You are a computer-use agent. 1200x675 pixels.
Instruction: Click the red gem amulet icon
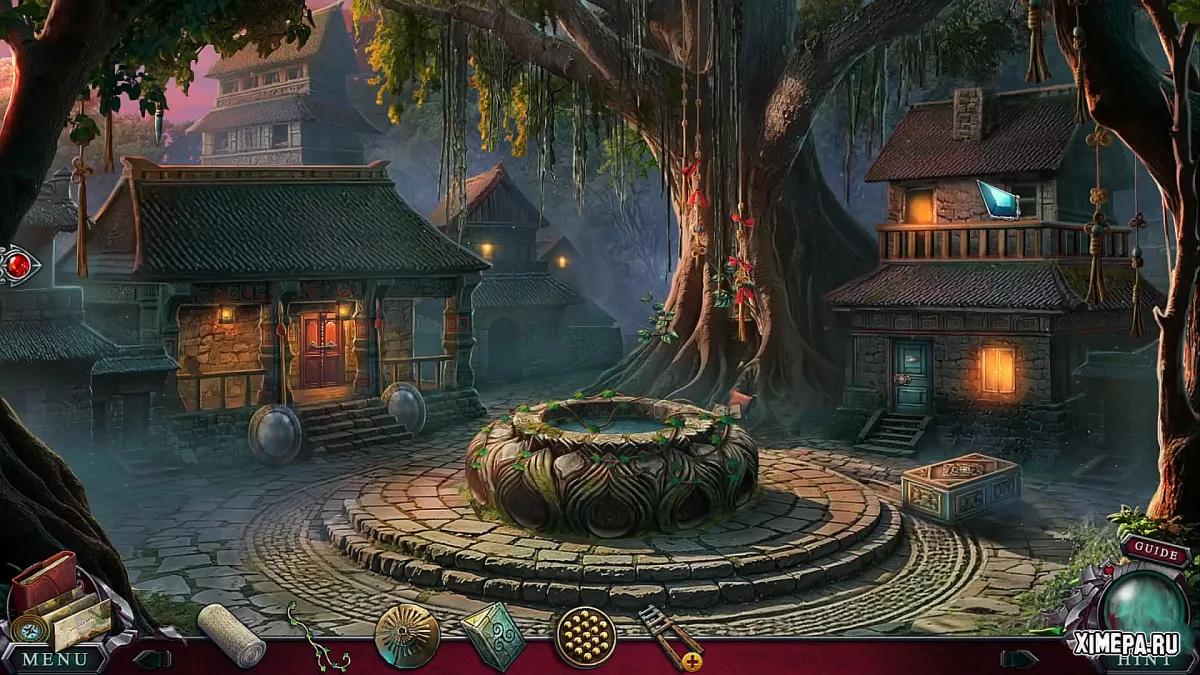click(x=19, y=266)
